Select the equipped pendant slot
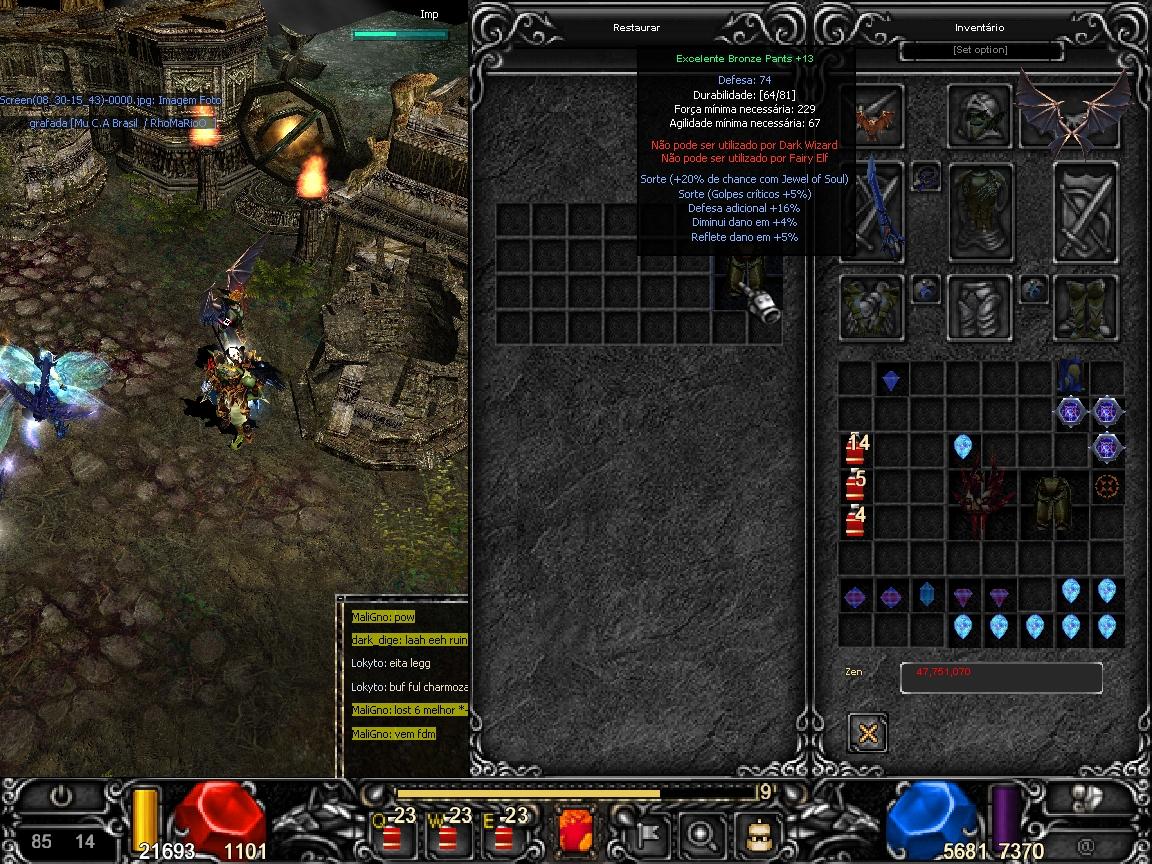Screen dimensions: 1152x864 pos(925,176)
